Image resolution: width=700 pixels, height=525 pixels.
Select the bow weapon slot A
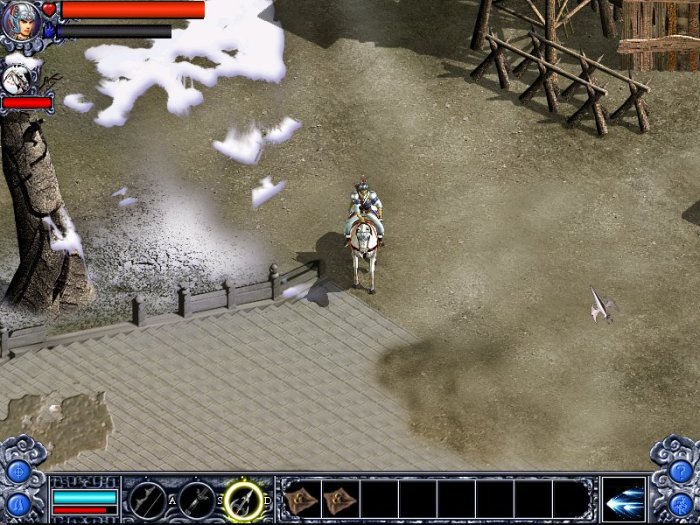[148, 499]
